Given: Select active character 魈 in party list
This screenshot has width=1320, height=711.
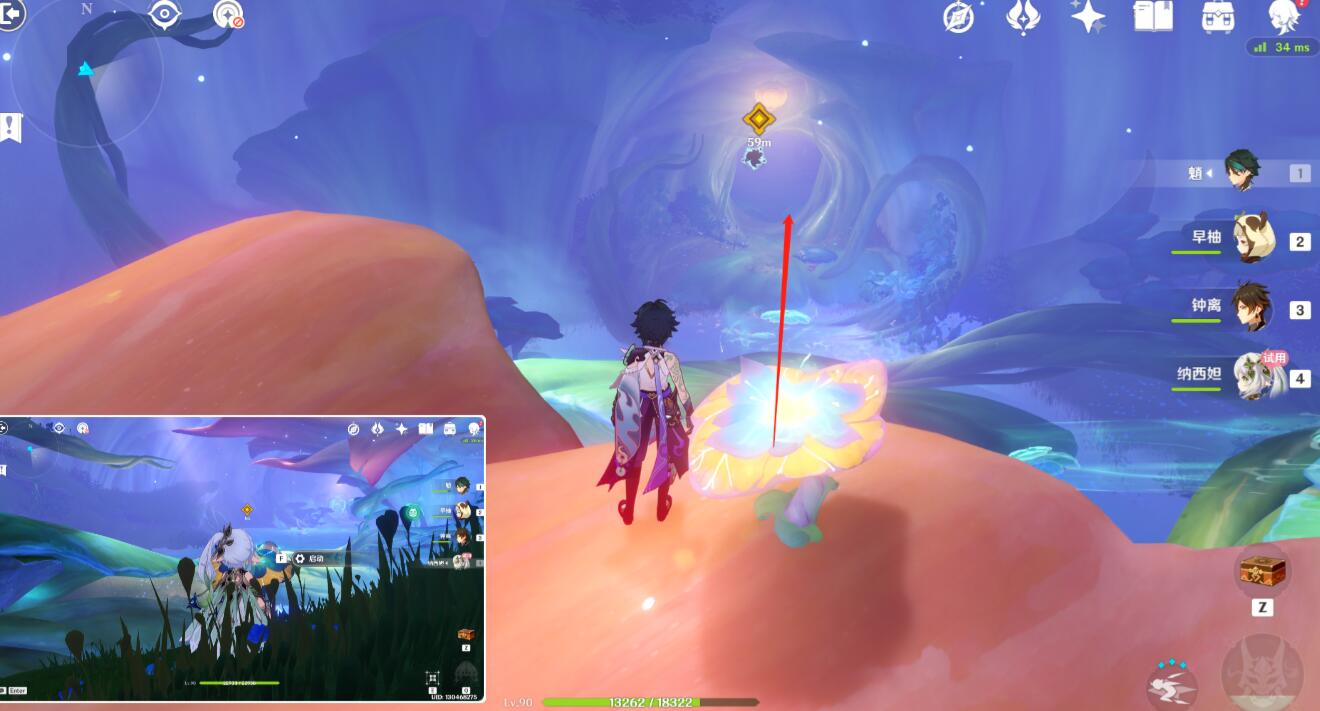Looking at the screenshot, I should click(x=1245, y=172).
